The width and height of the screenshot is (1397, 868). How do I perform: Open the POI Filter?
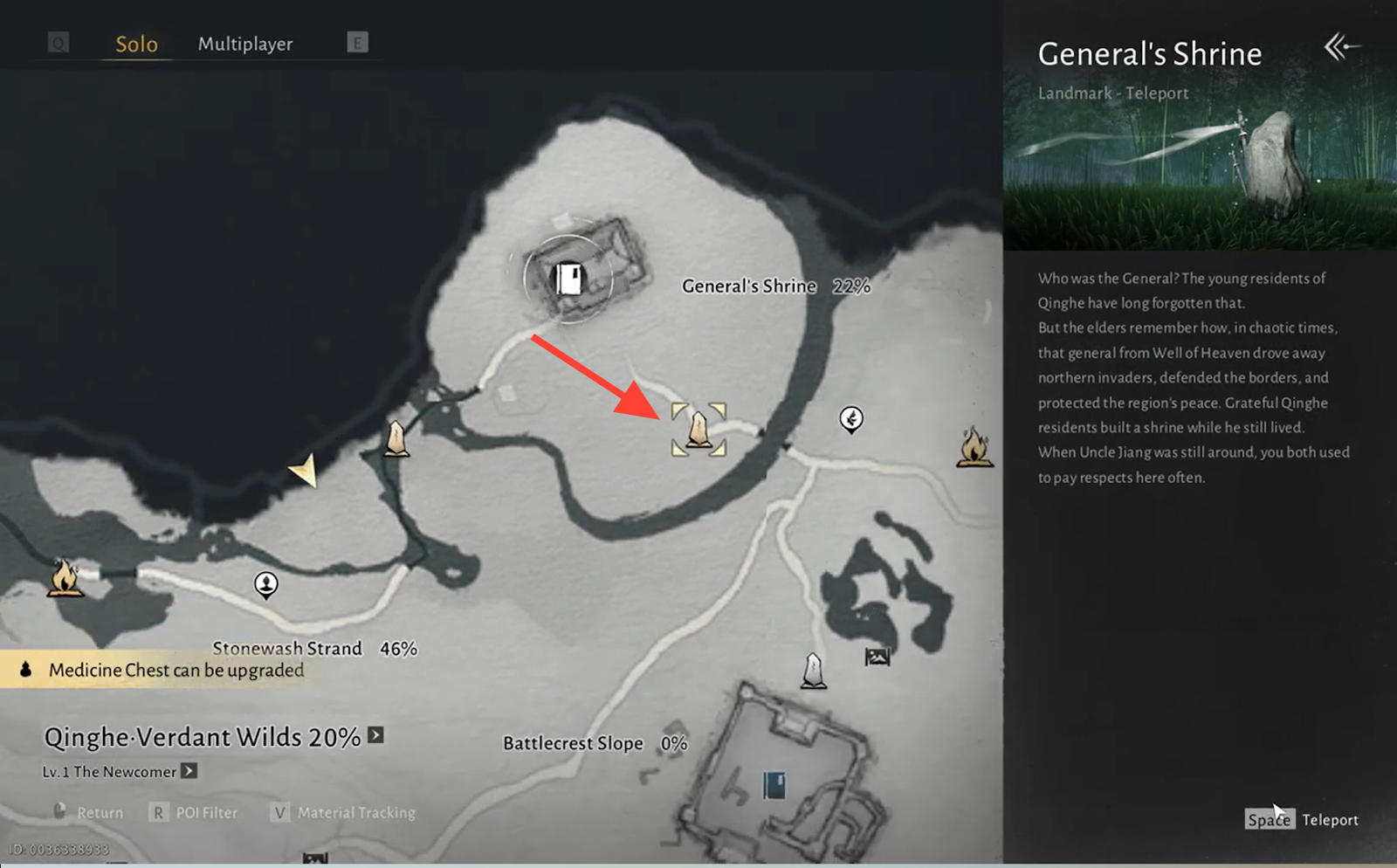[194, 812]
